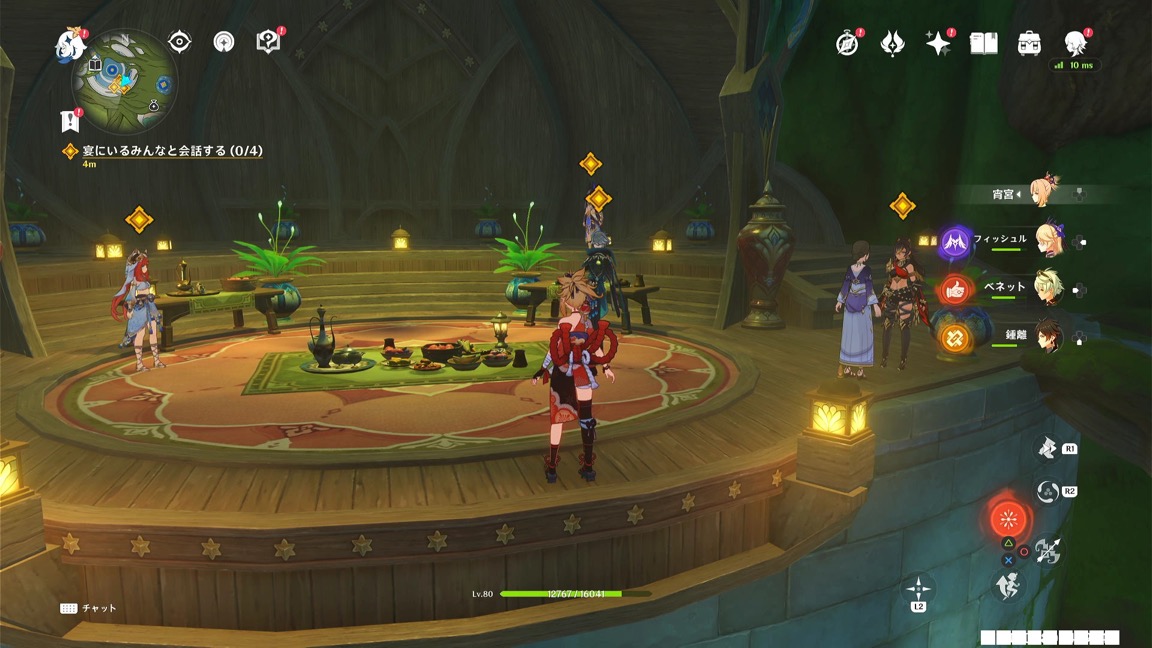Open the Adventurer Handbook book icon
Screen dimensions: 1152x648
984,44
